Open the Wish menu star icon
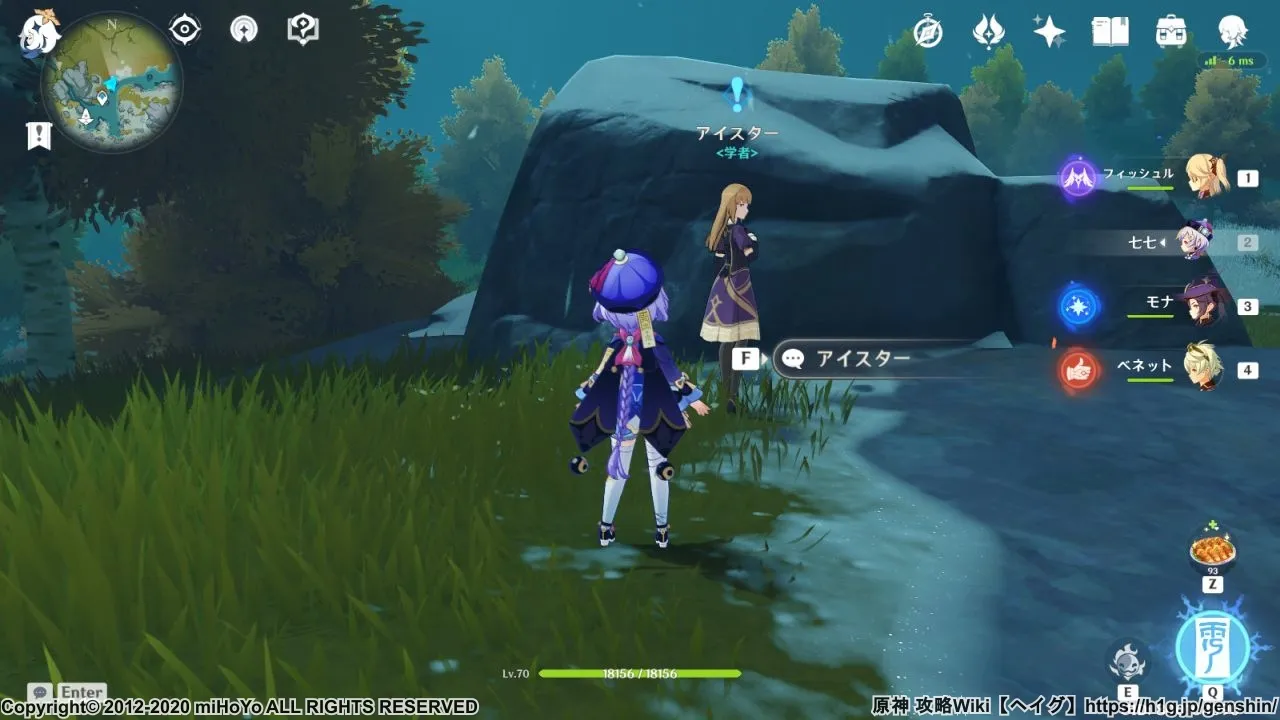Image resolution: width=1280 pixels, height=720 pixels. pos(1046,32)
